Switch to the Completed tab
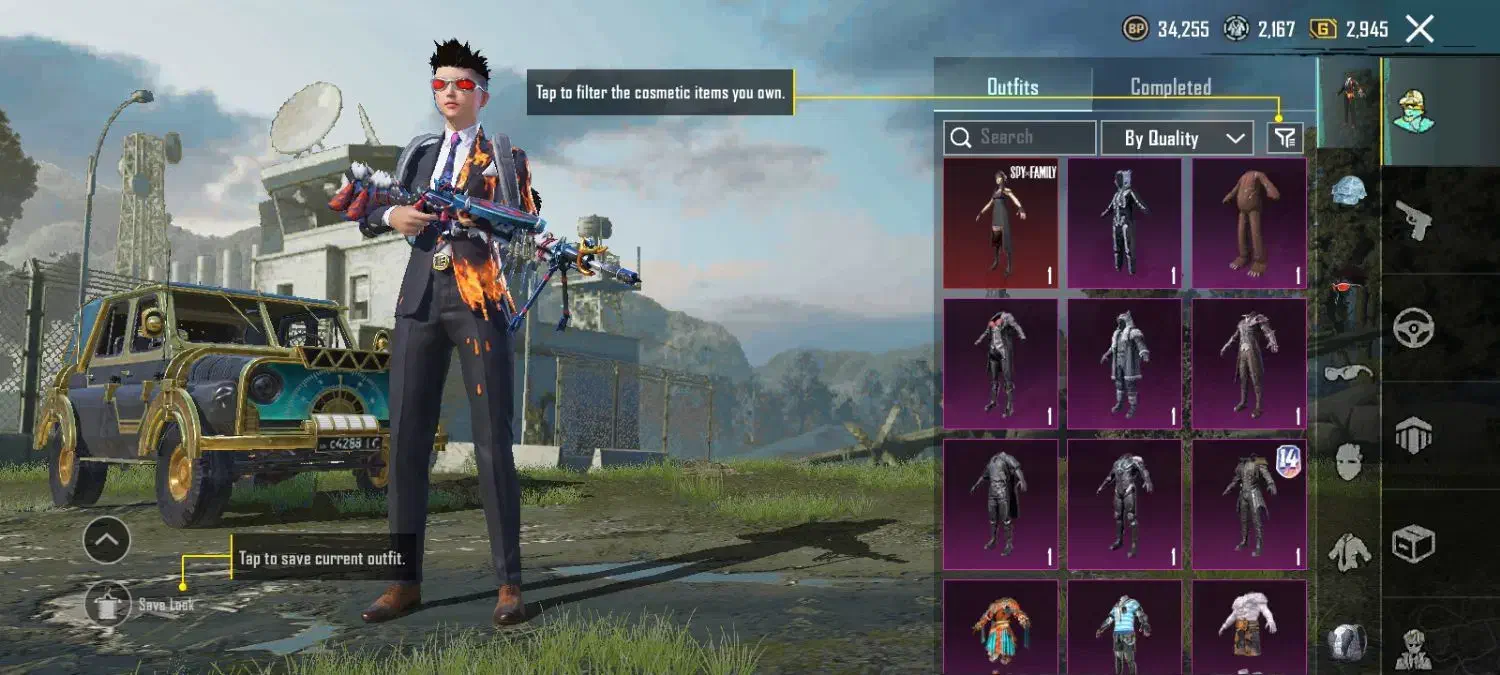The height and width of the screenshot is (675, 1500). (1170, 87)
